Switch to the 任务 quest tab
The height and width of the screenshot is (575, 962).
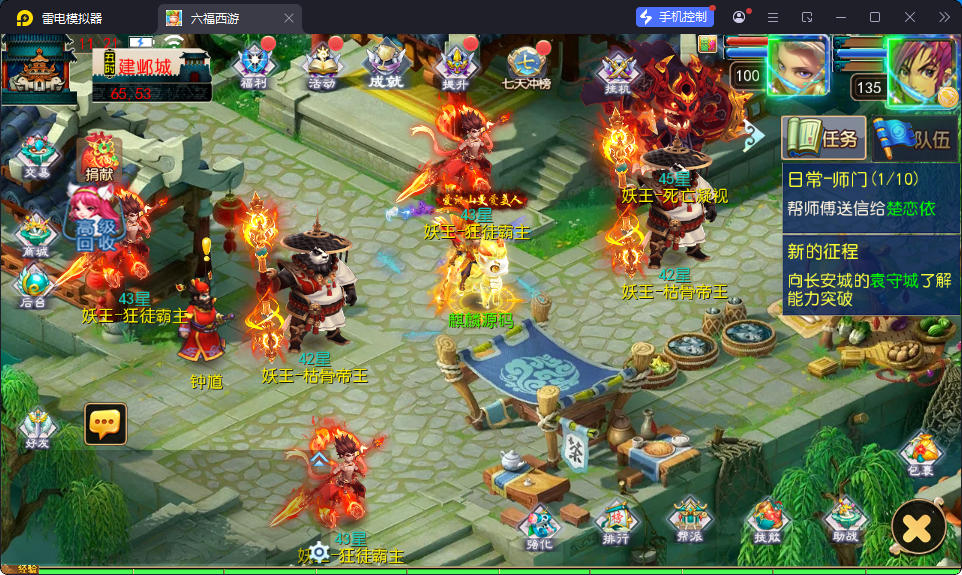click(x=823, y=139)
